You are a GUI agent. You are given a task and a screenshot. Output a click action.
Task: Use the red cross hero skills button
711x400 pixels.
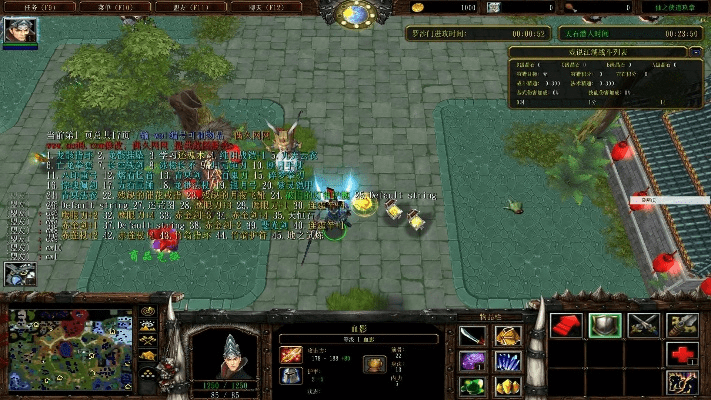point(682,354)
